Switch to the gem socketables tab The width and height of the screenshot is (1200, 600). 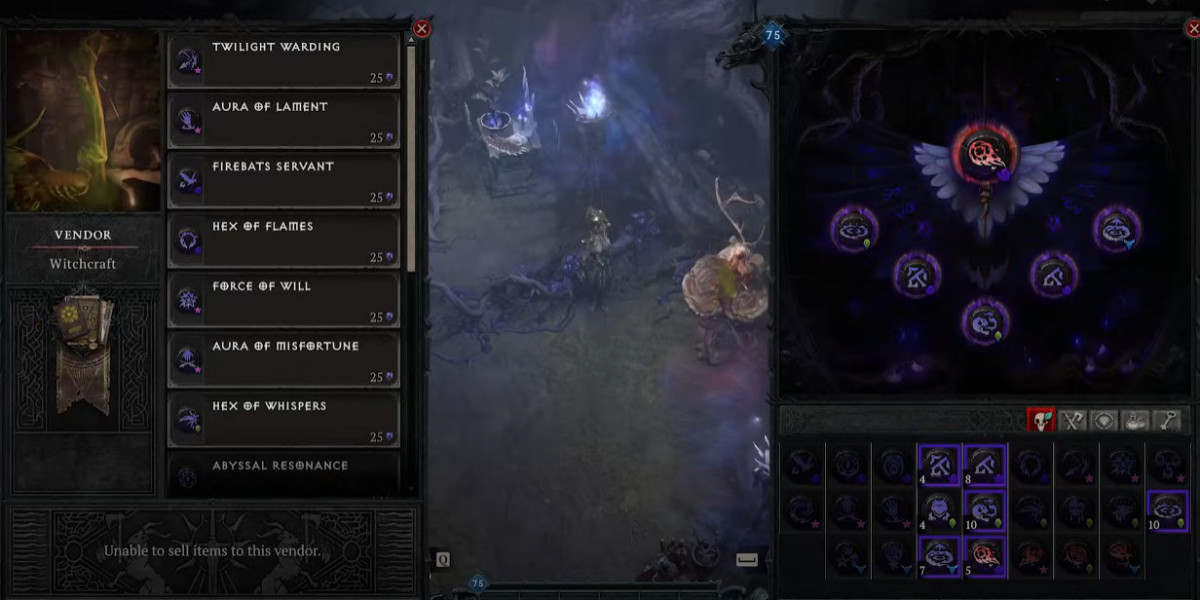(1104, 420)
